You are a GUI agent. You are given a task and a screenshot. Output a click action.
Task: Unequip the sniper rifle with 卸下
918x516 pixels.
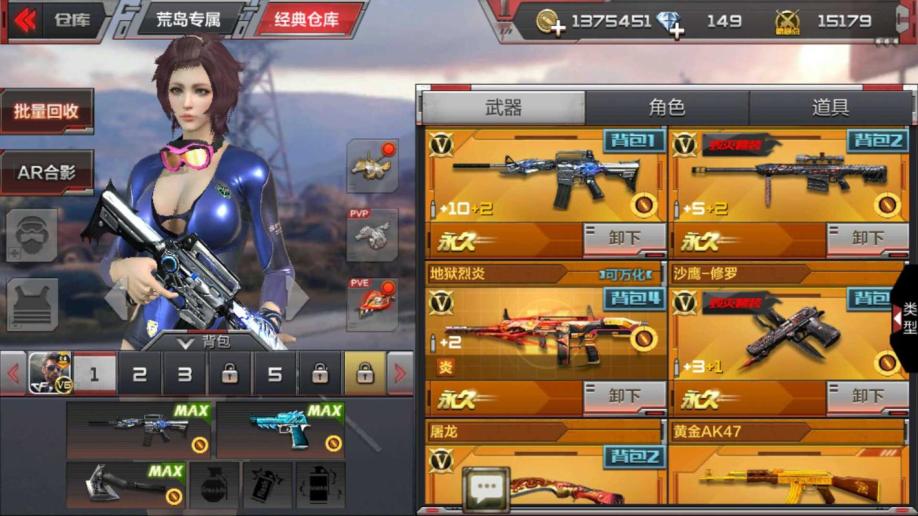click(867, 239)
